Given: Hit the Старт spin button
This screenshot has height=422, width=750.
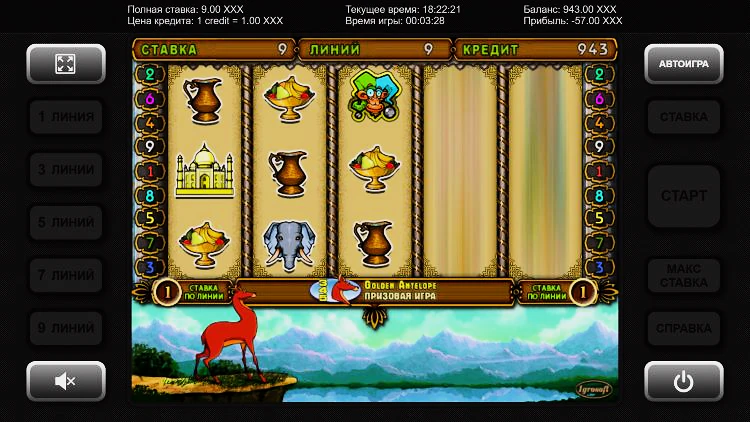Looking at the screenshot, I should [683, 196].
